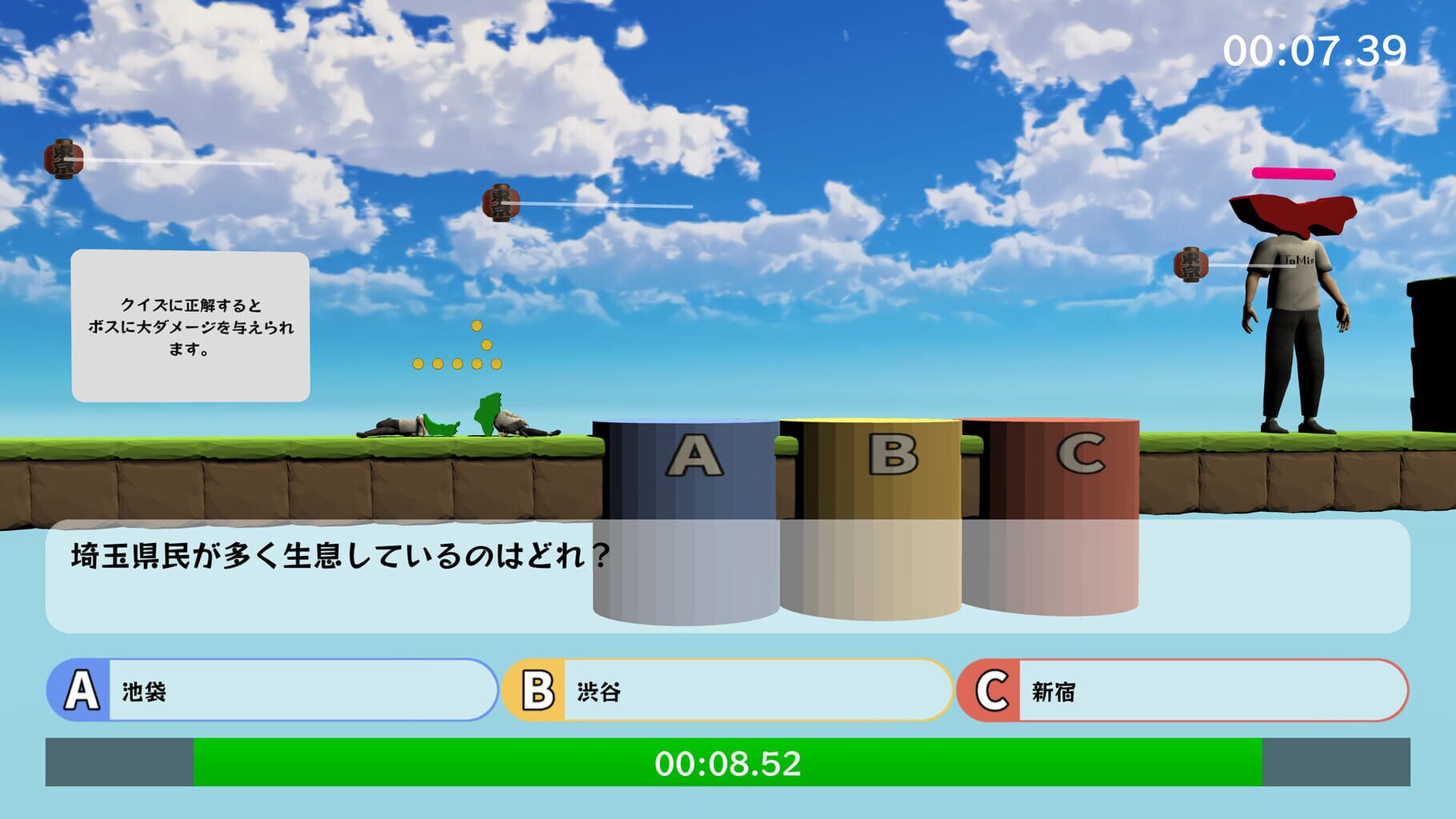The image size is (1456, 819).
Task: Click the topmost gold coin above the platform
Action: point(478,325)
